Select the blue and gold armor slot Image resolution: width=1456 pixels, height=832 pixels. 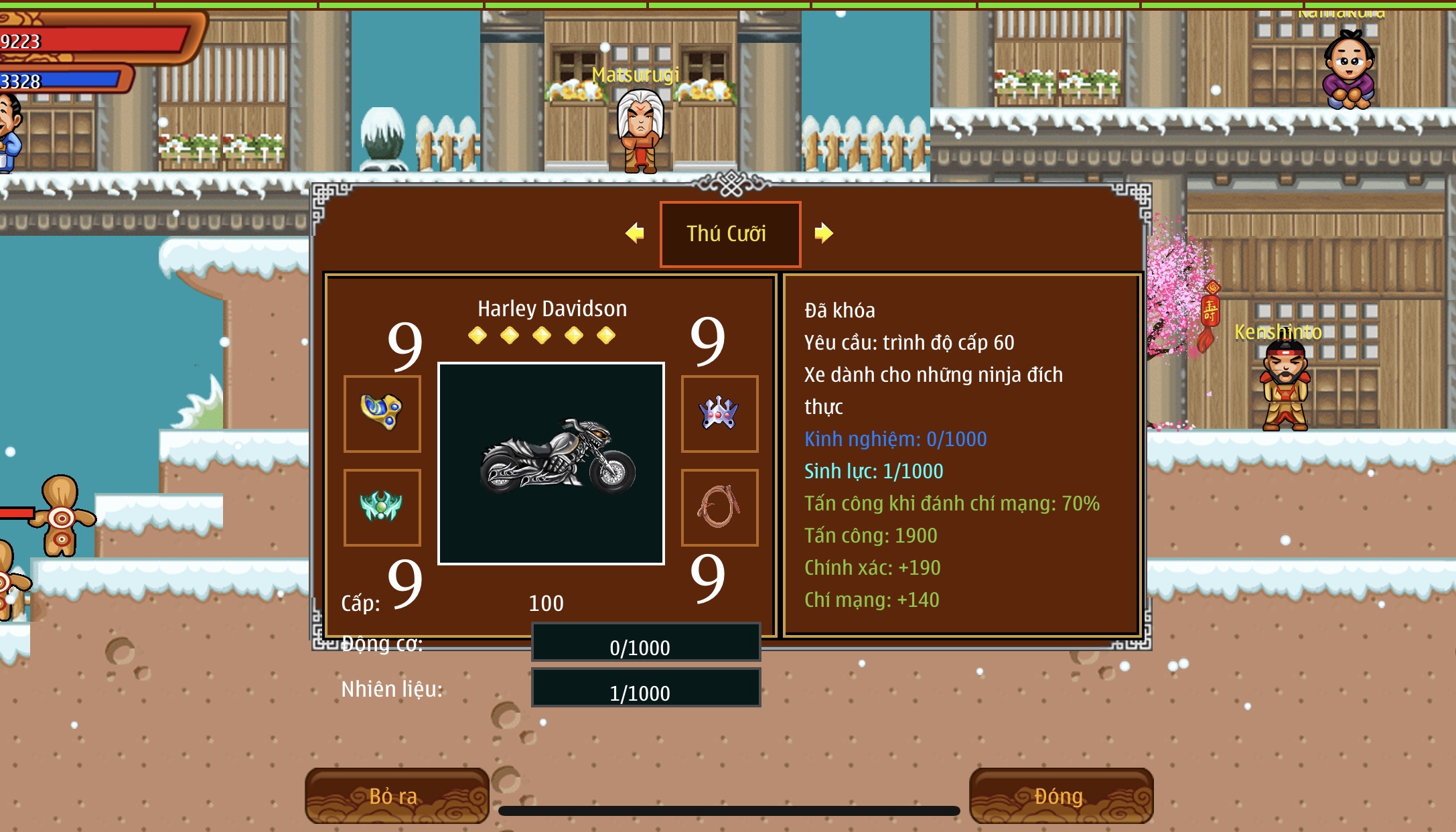tap(382, 413)
